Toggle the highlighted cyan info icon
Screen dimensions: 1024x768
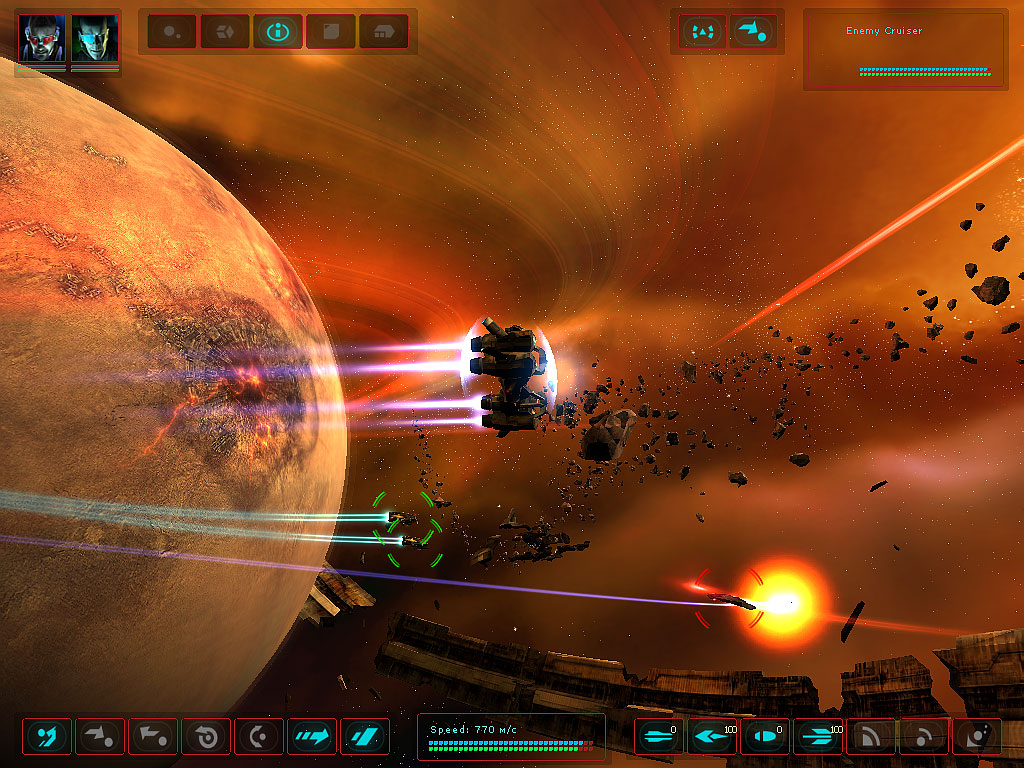click(x=278, y=32)
